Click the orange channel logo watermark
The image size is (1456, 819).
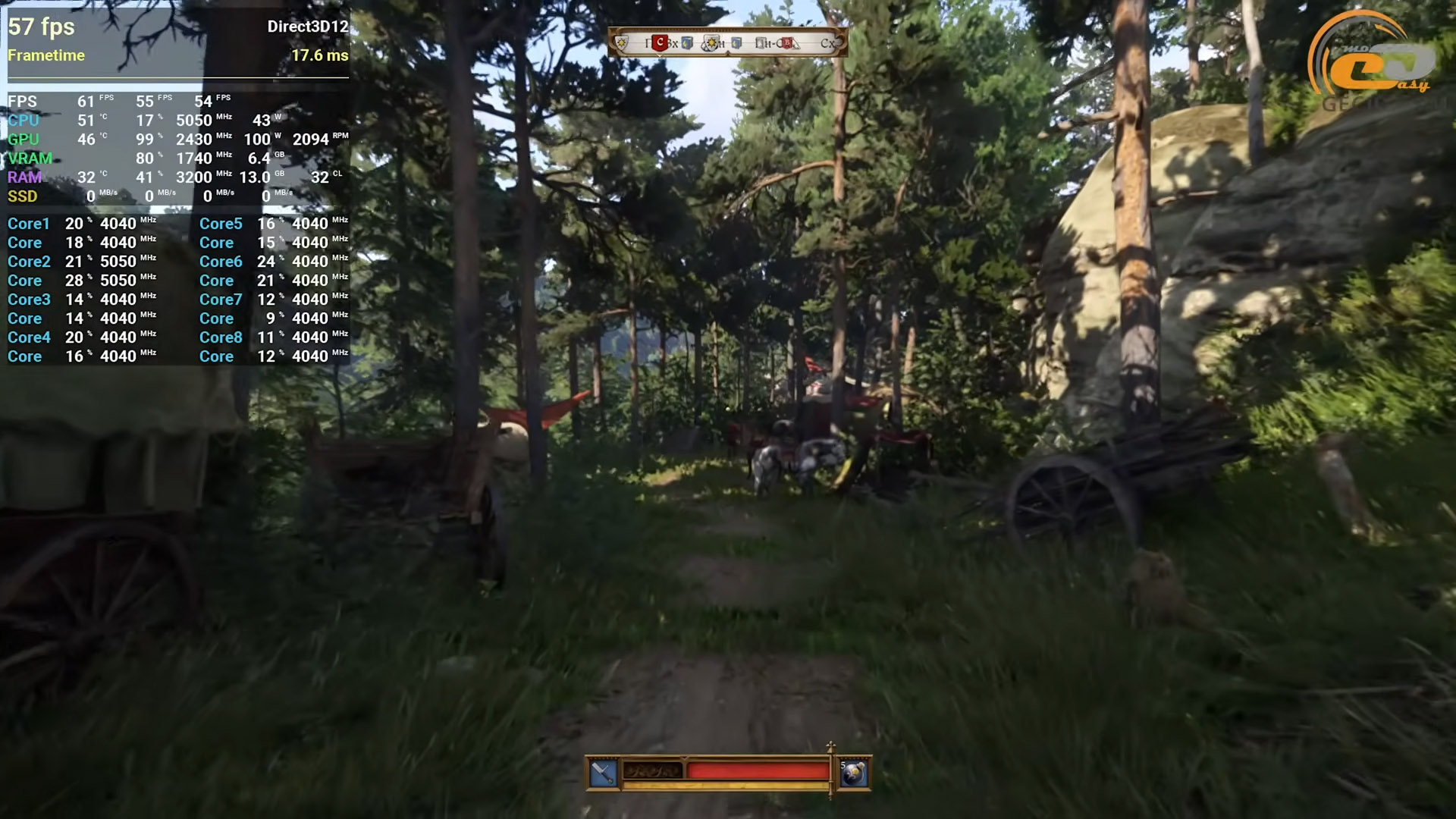[1374, 59]
